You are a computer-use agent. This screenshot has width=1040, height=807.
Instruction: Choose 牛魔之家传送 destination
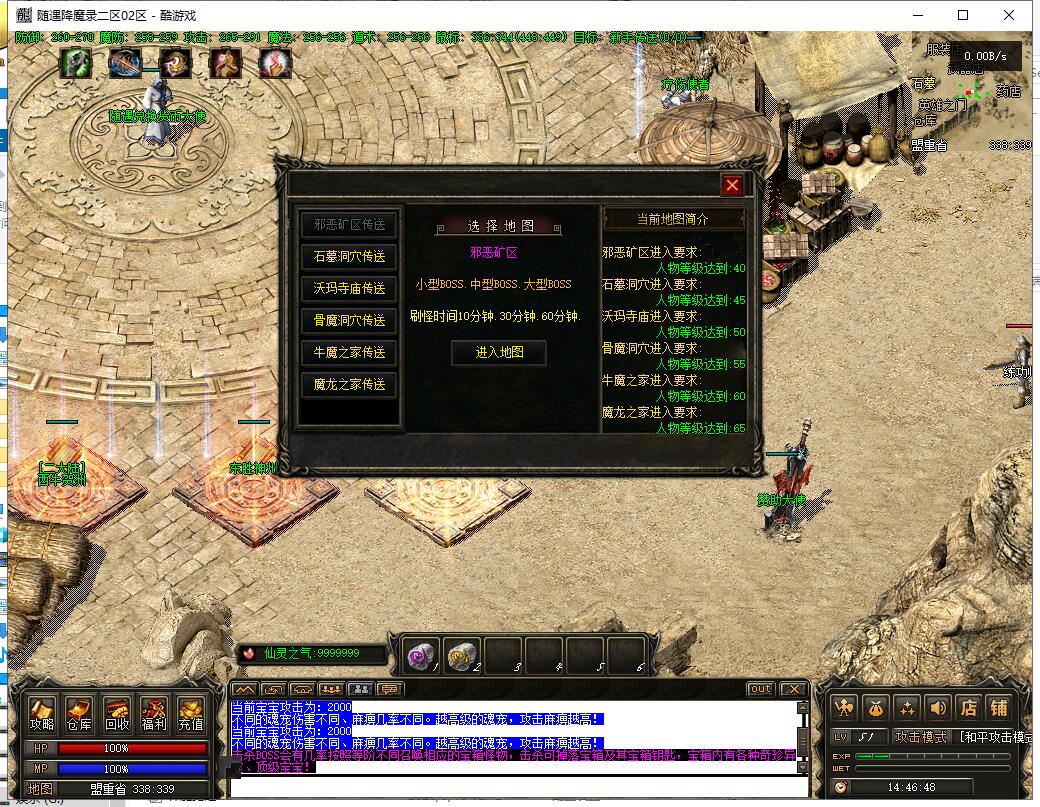(x=349, y=353)
